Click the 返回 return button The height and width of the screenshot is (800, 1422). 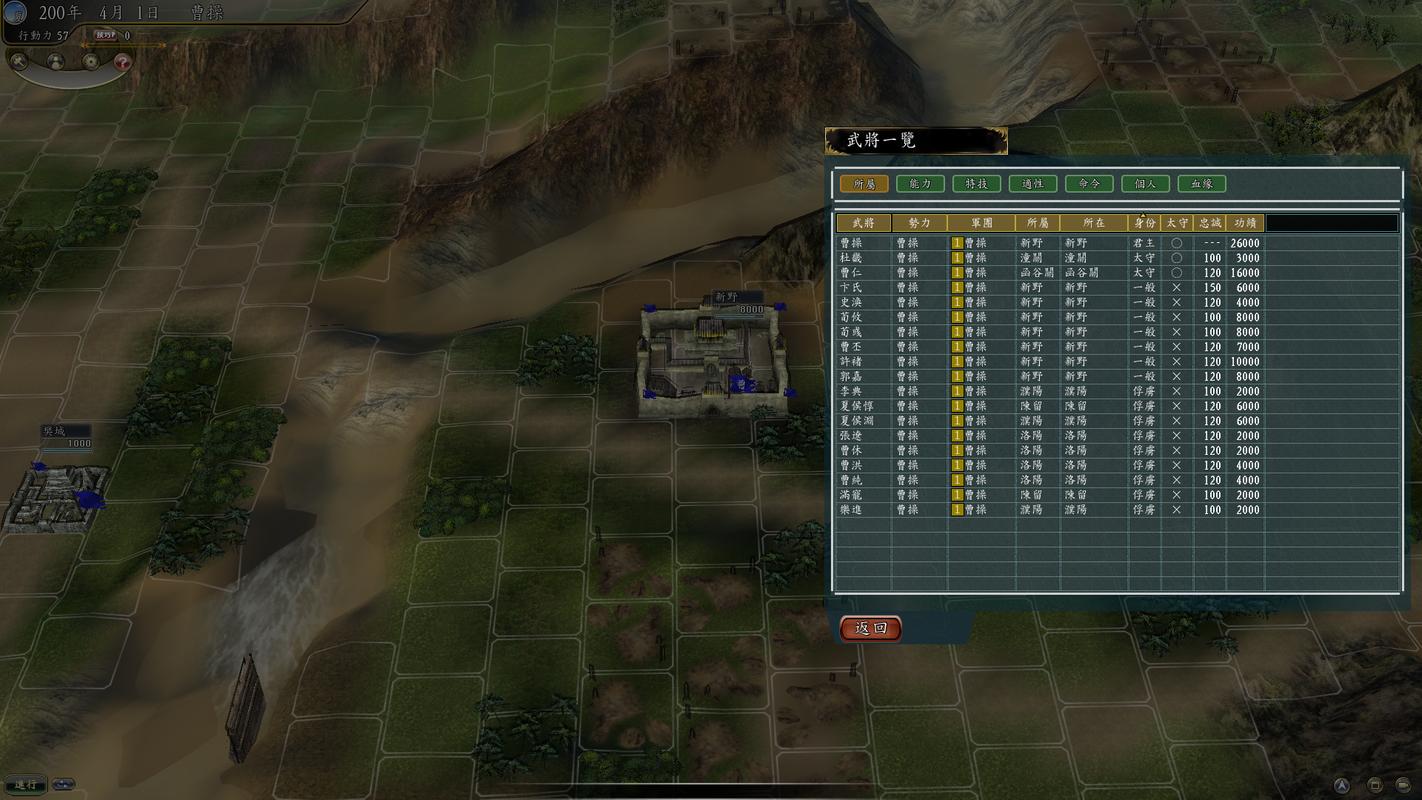pos(870,628)
